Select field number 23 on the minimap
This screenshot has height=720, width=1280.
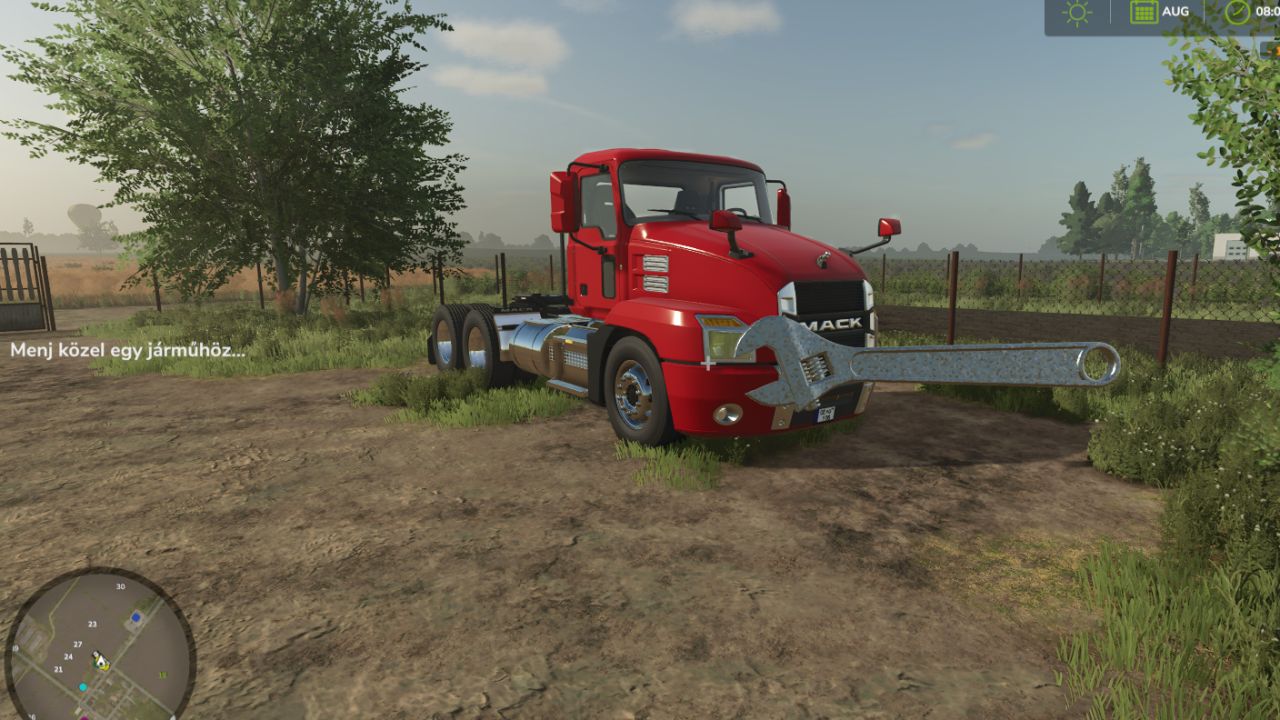click(92, 624)
